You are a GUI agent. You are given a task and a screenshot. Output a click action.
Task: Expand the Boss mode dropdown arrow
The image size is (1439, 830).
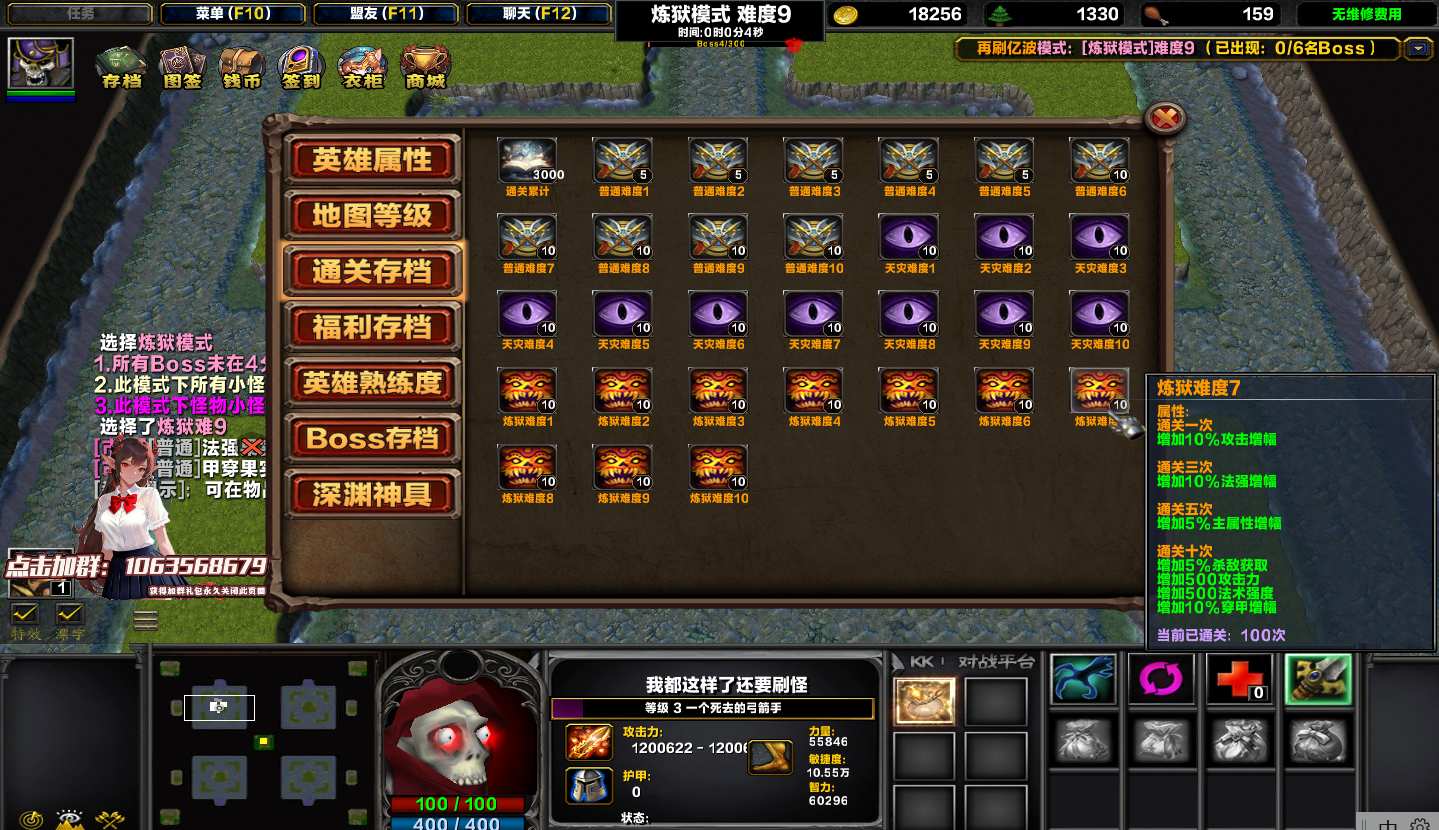(x=1418, y=48)
